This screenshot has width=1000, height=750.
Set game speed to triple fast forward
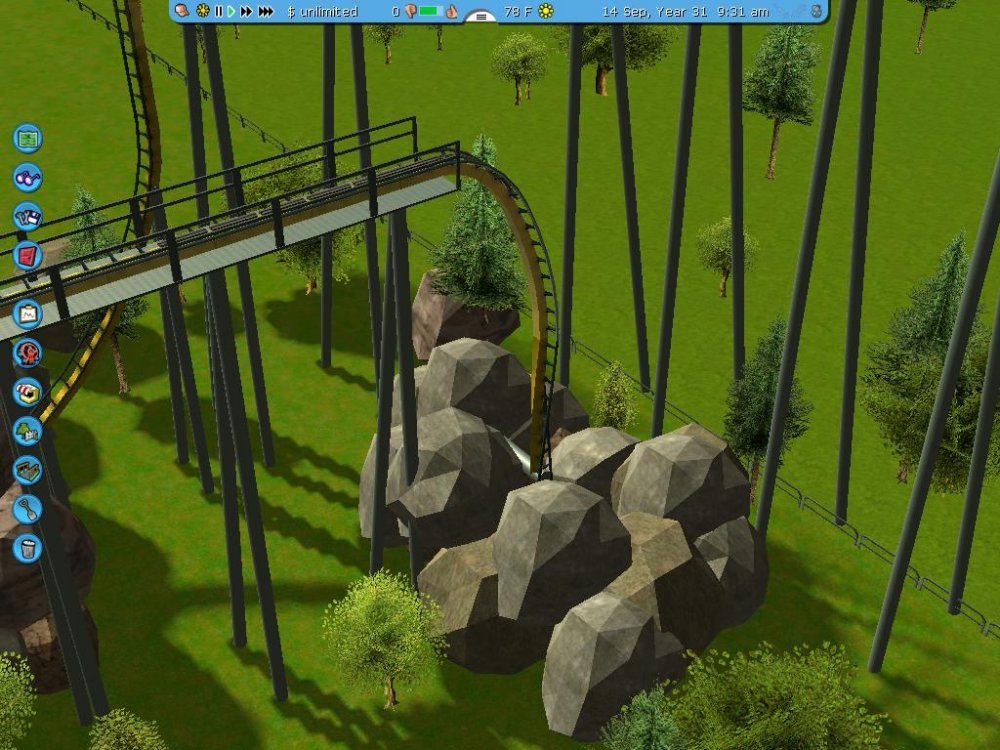pyautogui.click(x=265, y=11)
